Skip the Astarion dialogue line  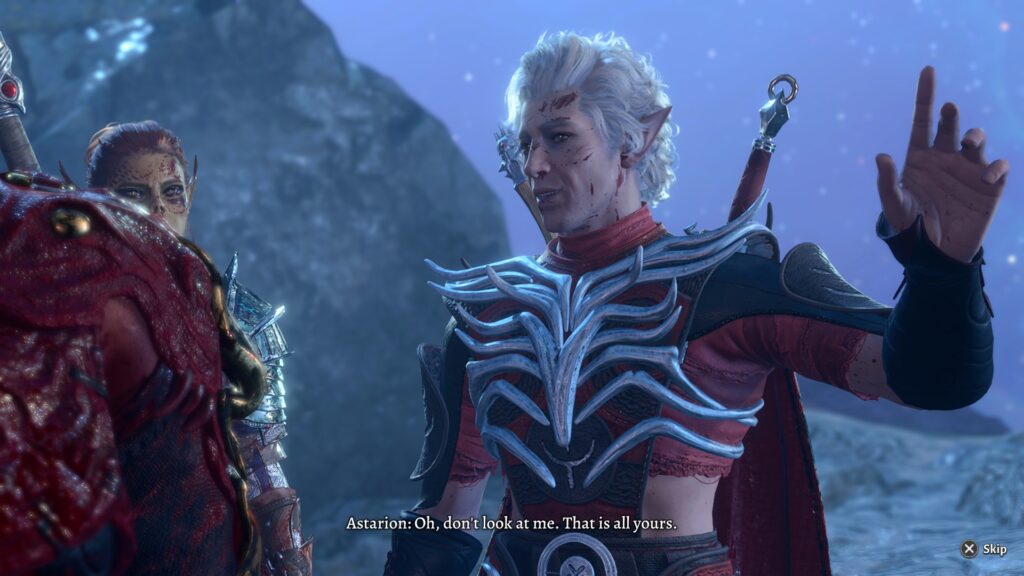pos(983,549)
